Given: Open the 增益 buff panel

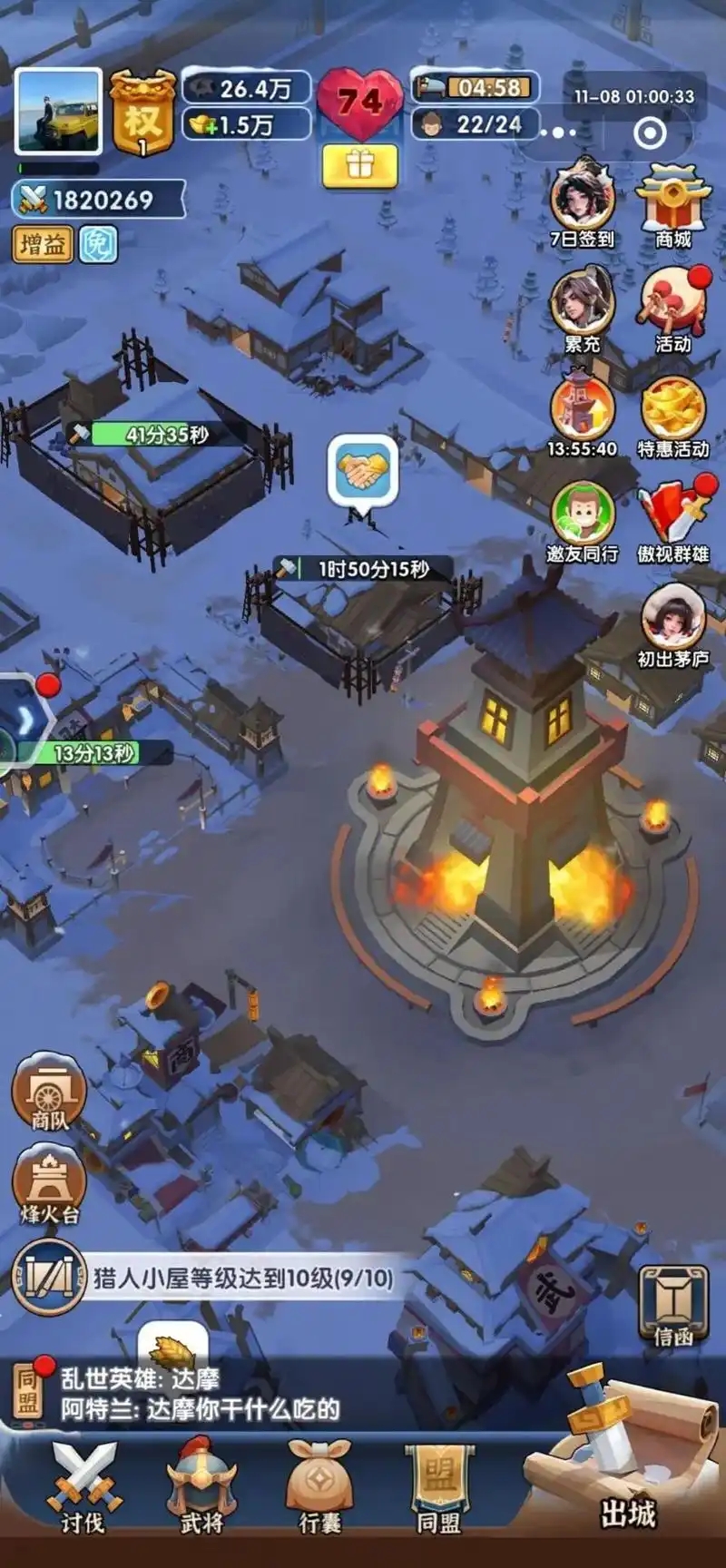Looking at the screenshot, I should (43, 245).
